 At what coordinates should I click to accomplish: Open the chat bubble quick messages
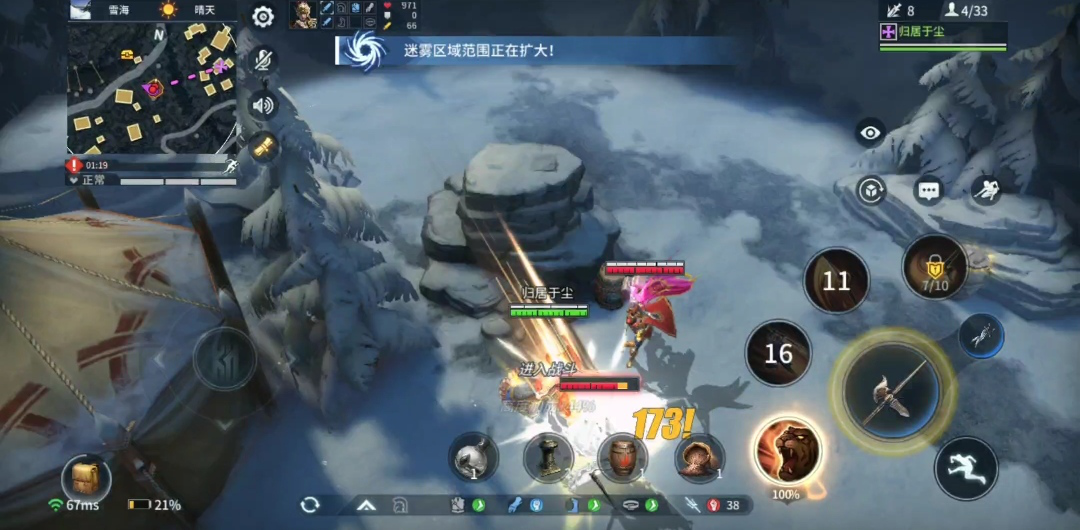(x=929, y=189)
